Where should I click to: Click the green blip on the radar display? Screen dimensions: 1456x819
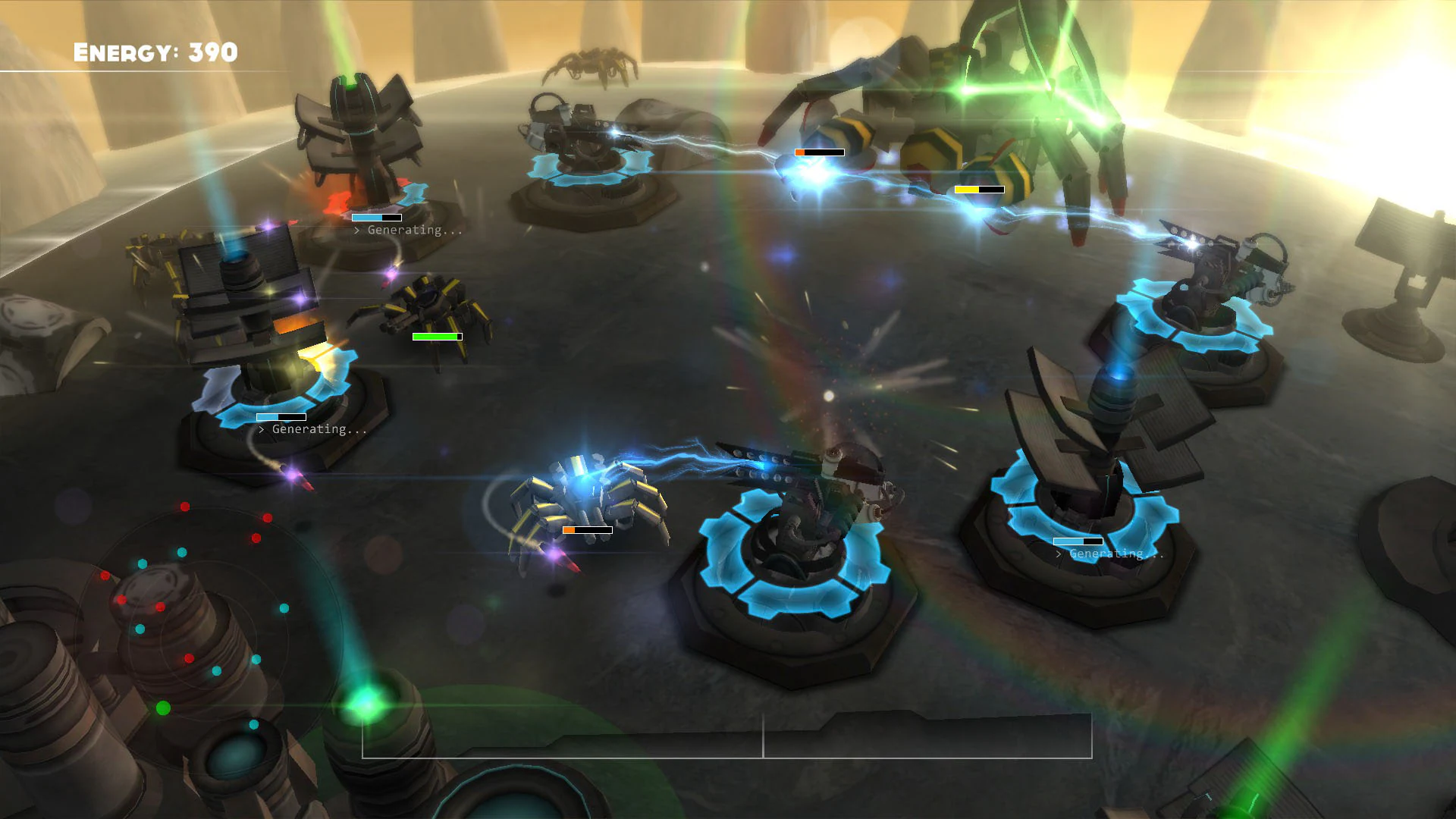coord(164,706)
